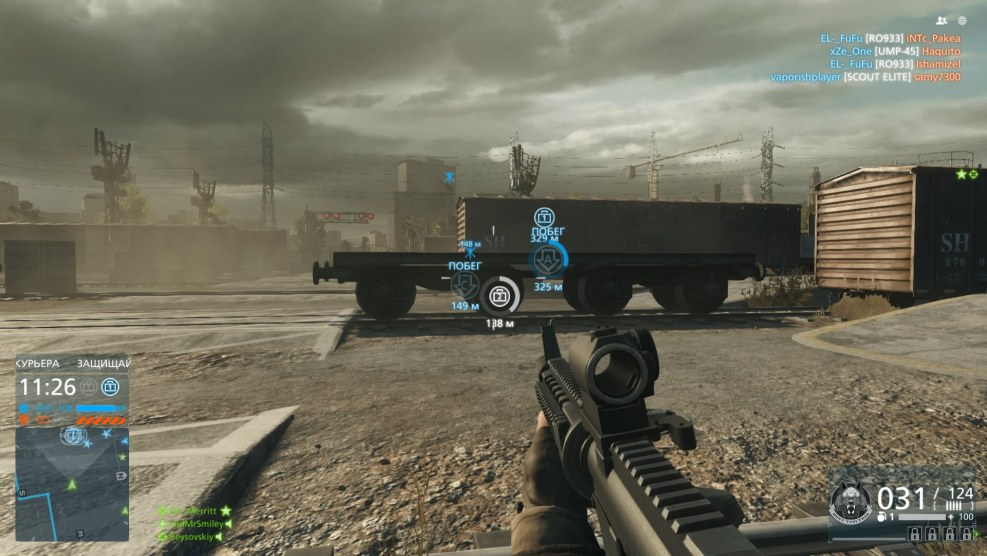Screen dimensions: 987x556
Task: Click the wolf emblem badge
Action: coord(851,501)
